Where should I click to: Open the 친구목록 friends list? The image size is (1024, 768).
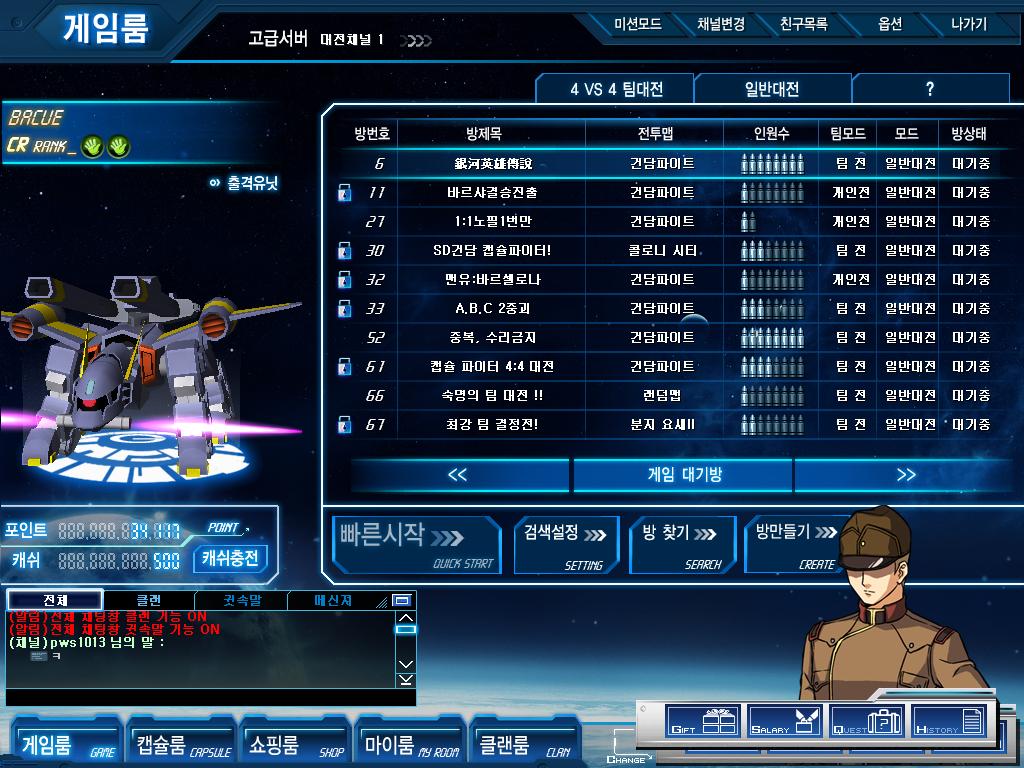coord(803,24)
